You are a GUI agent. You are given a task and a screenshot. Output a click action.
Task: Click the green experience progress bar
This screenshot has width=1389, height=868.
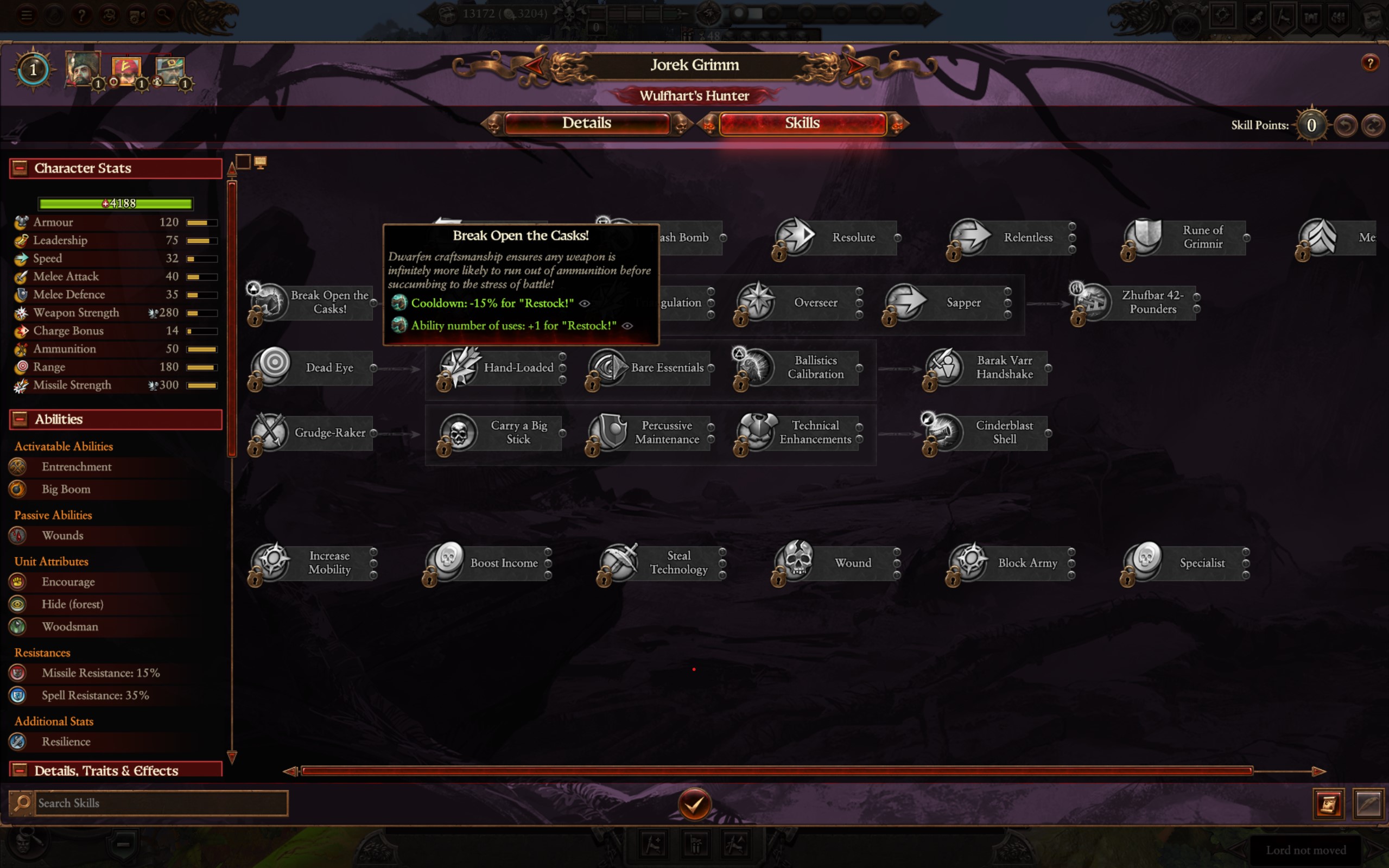[x=115, y=203]
